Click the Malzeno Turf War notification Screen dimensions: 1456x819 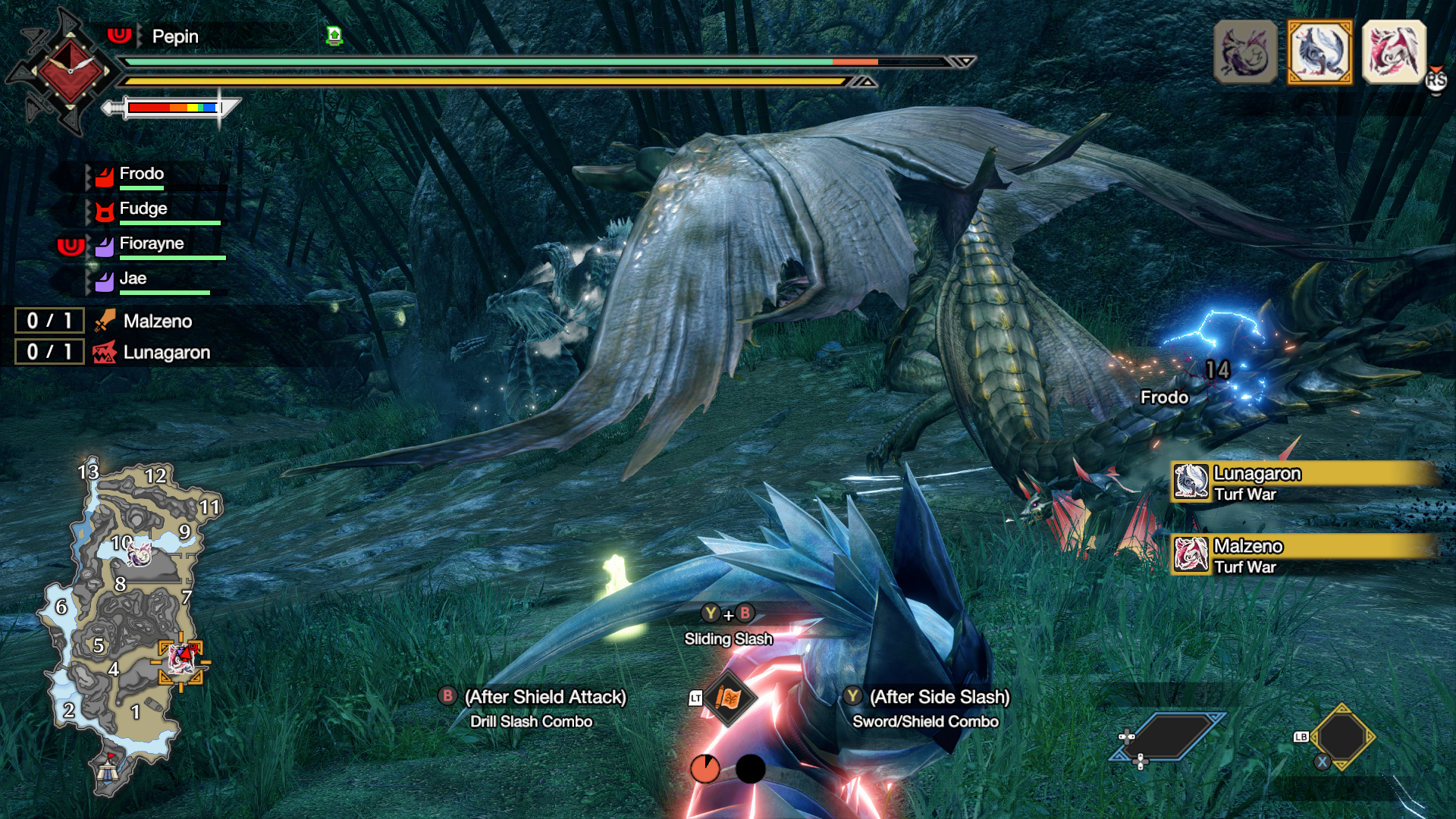click(1303, 556)
